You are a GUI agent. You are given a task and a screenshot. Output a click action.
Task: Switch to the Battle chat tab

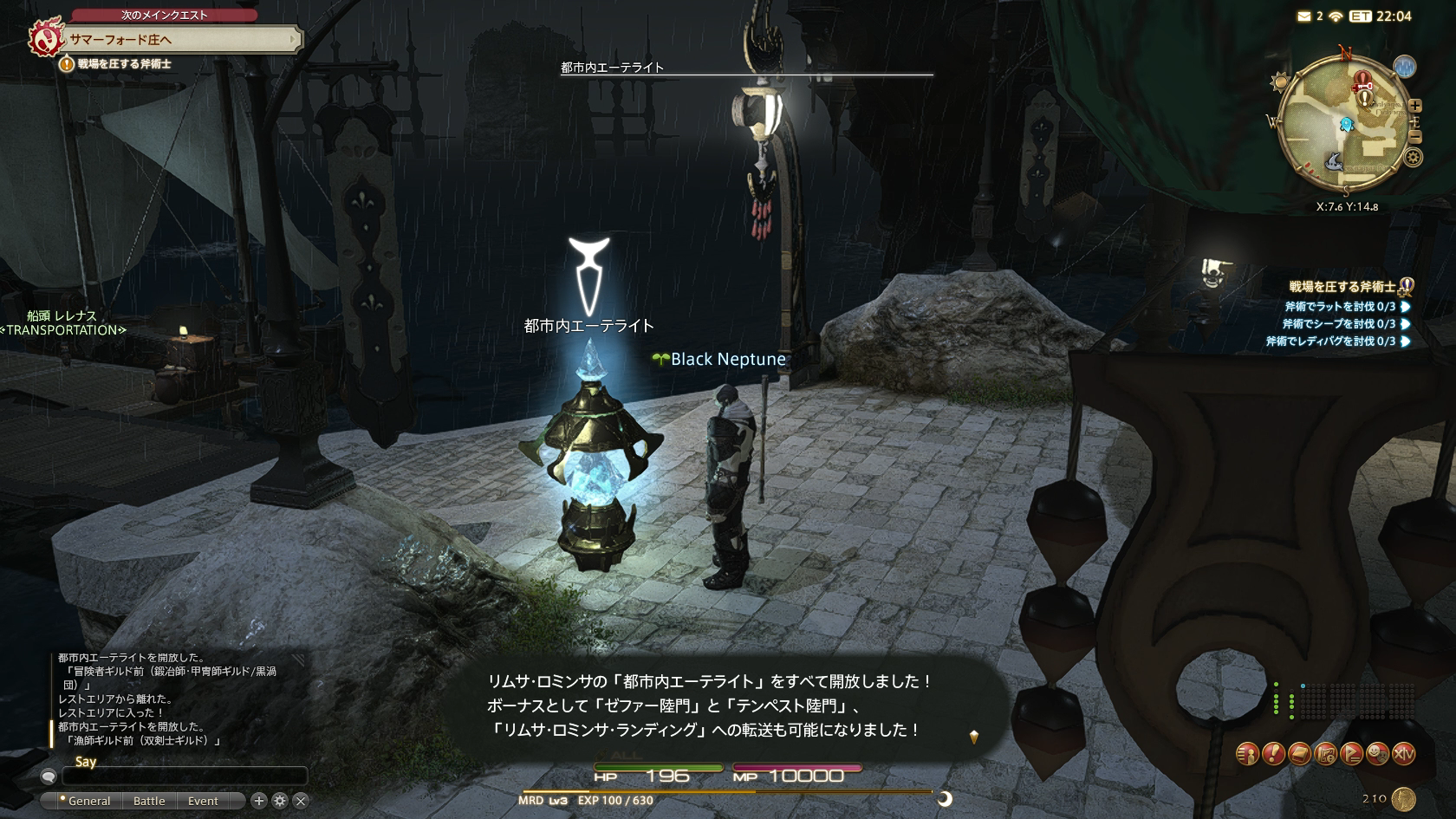click(149, 801)
